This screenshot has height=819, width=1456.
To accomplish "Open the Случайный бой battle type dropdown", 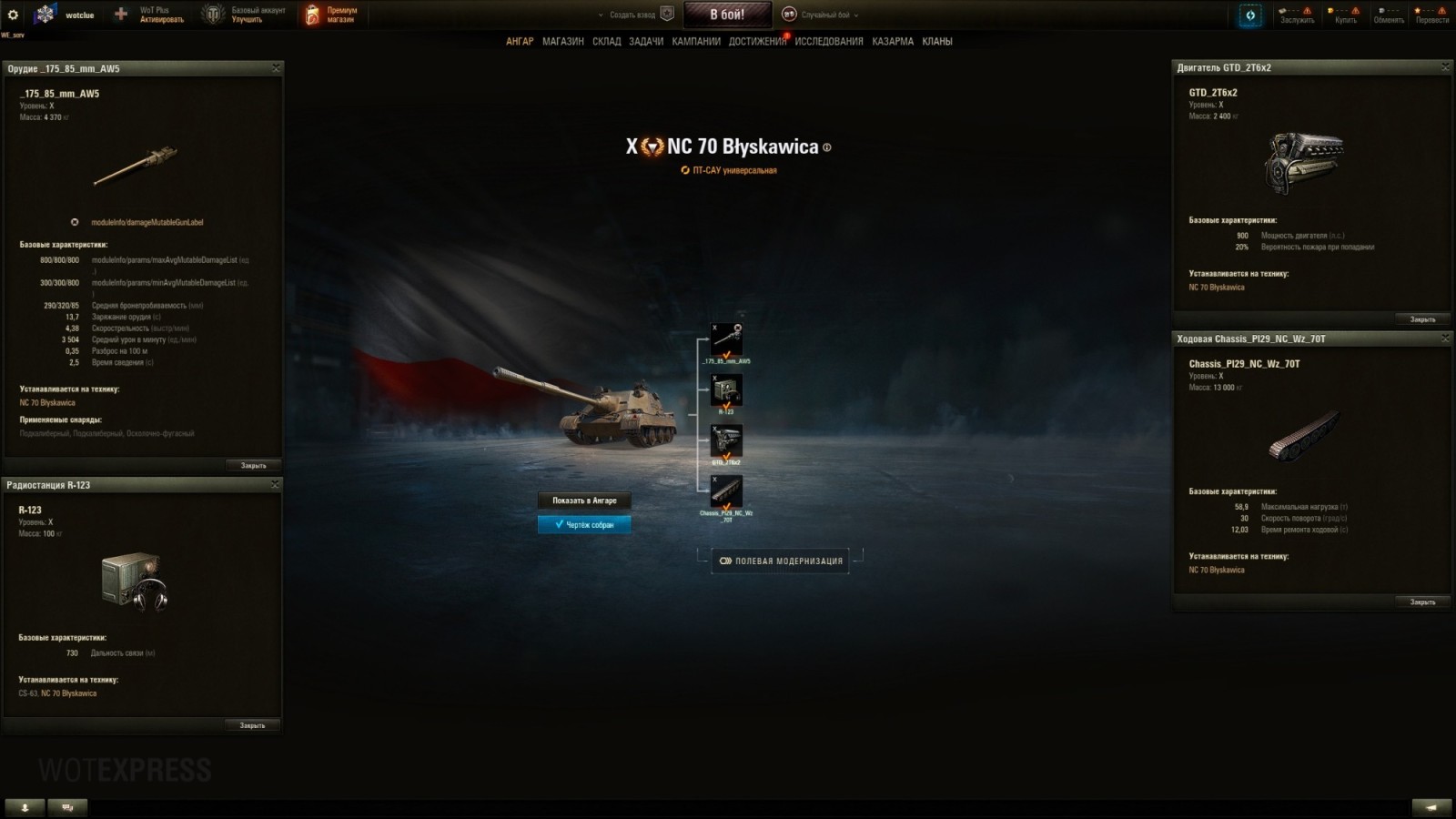I will tap(825, 15).
